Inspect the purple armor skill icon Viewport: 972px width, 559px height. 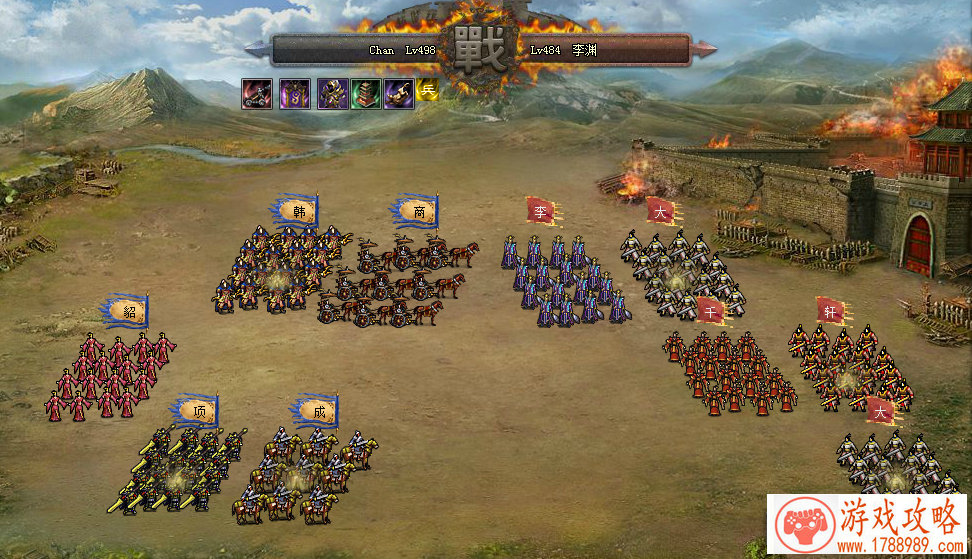[x=332, y=93]
